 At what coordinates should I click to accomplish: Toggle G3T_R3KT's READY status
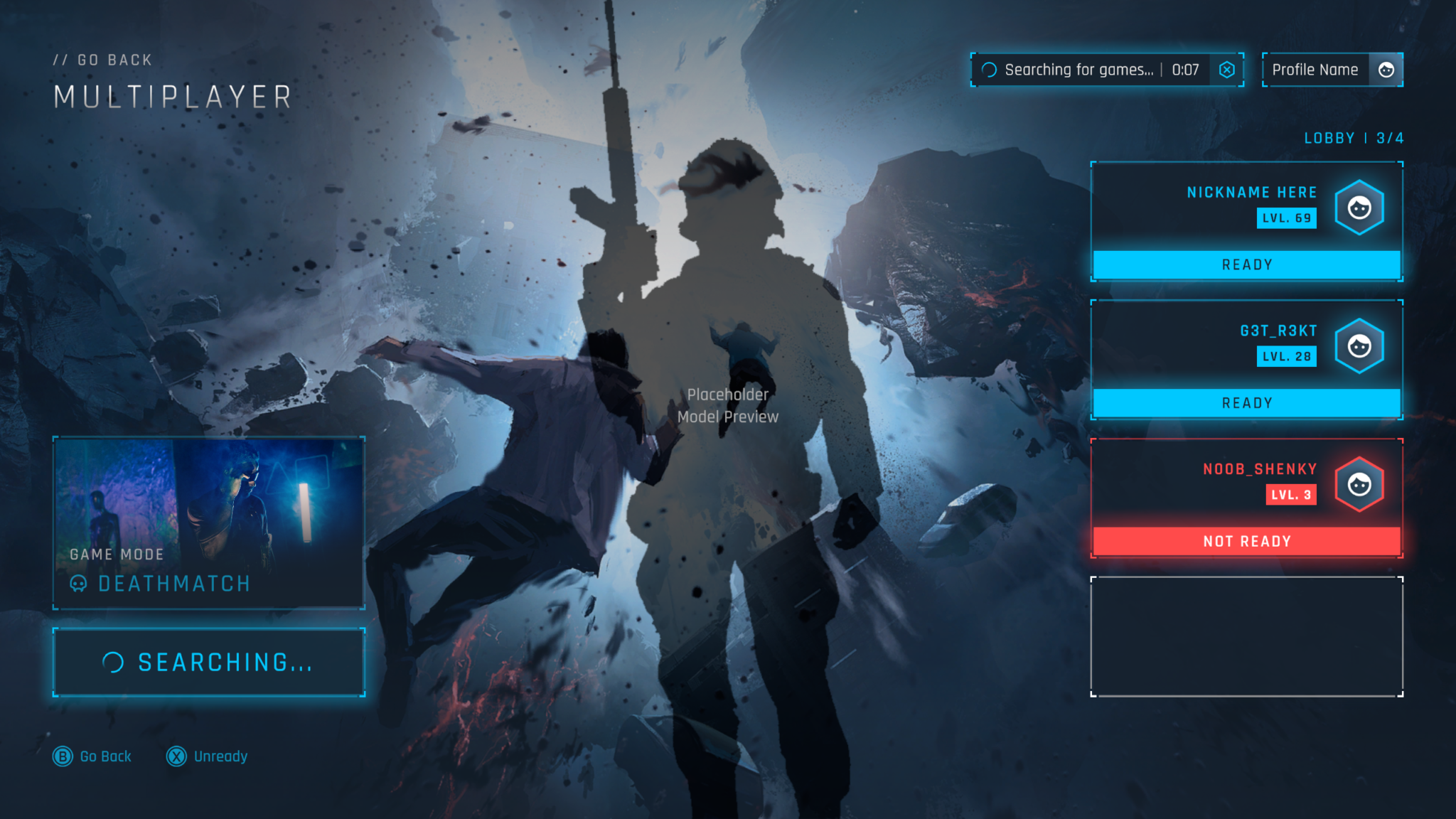(x=1248, y=402)
